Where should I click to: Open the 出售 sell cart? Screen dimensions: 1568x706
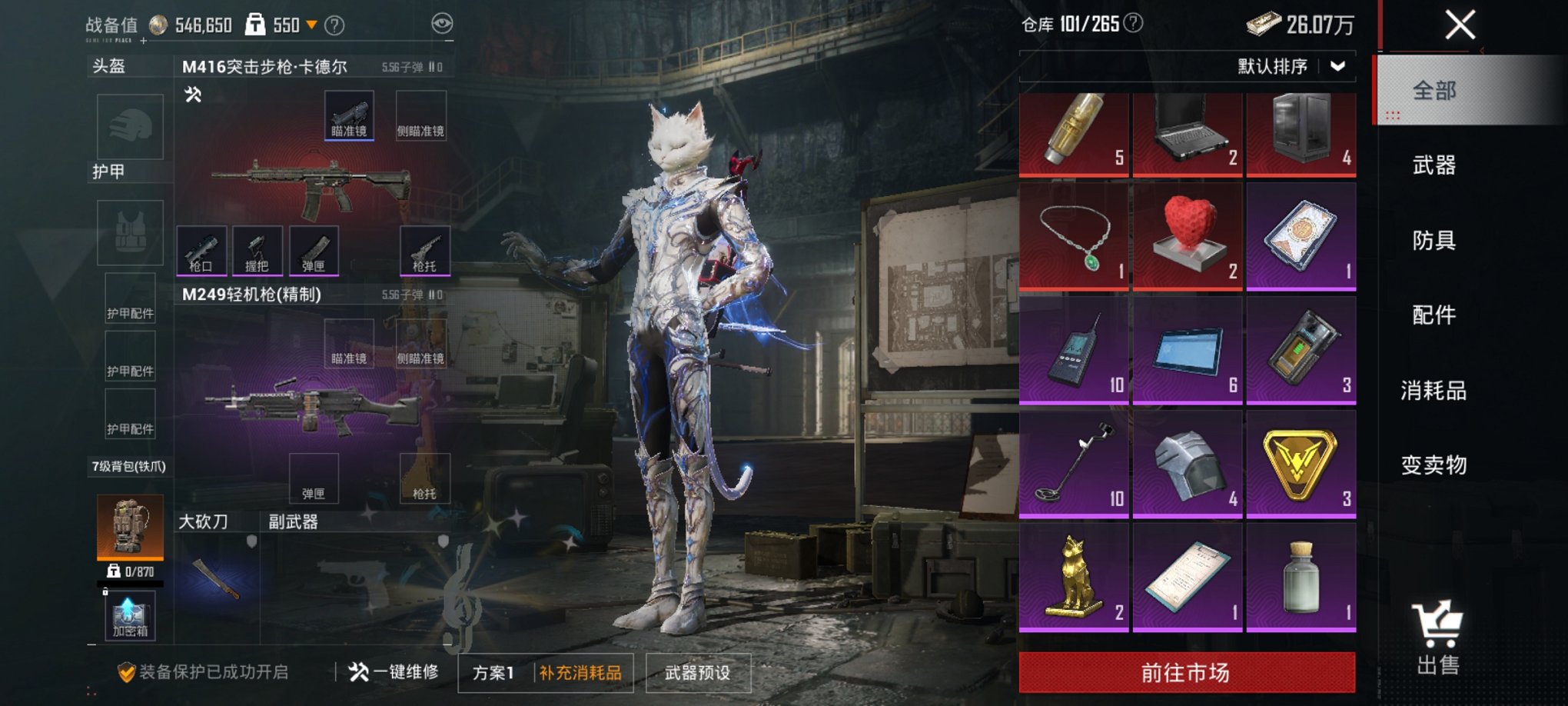point(1437,638)
